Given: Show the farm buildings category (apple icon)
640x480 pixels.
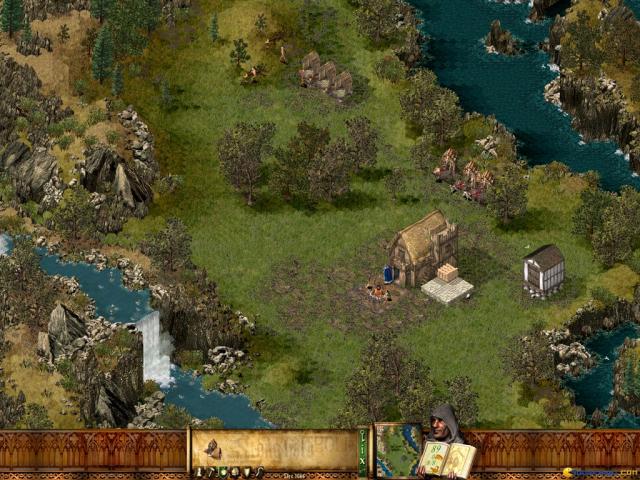Looking at the screenshot, I should coord(221,472).
